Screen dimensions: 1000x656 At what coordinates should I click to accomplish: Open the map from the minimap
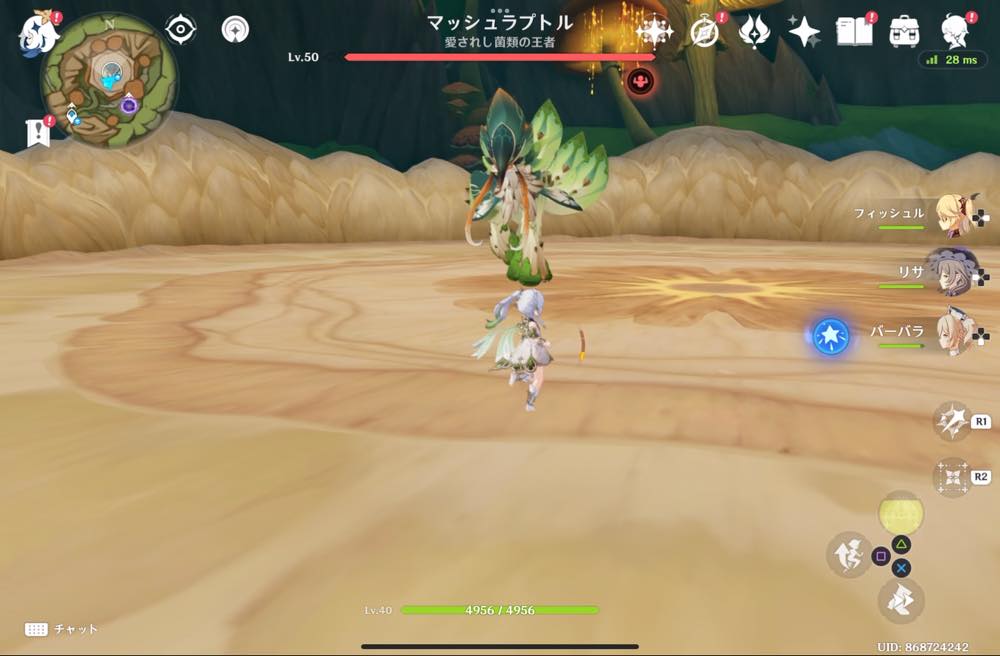[109, 80]
